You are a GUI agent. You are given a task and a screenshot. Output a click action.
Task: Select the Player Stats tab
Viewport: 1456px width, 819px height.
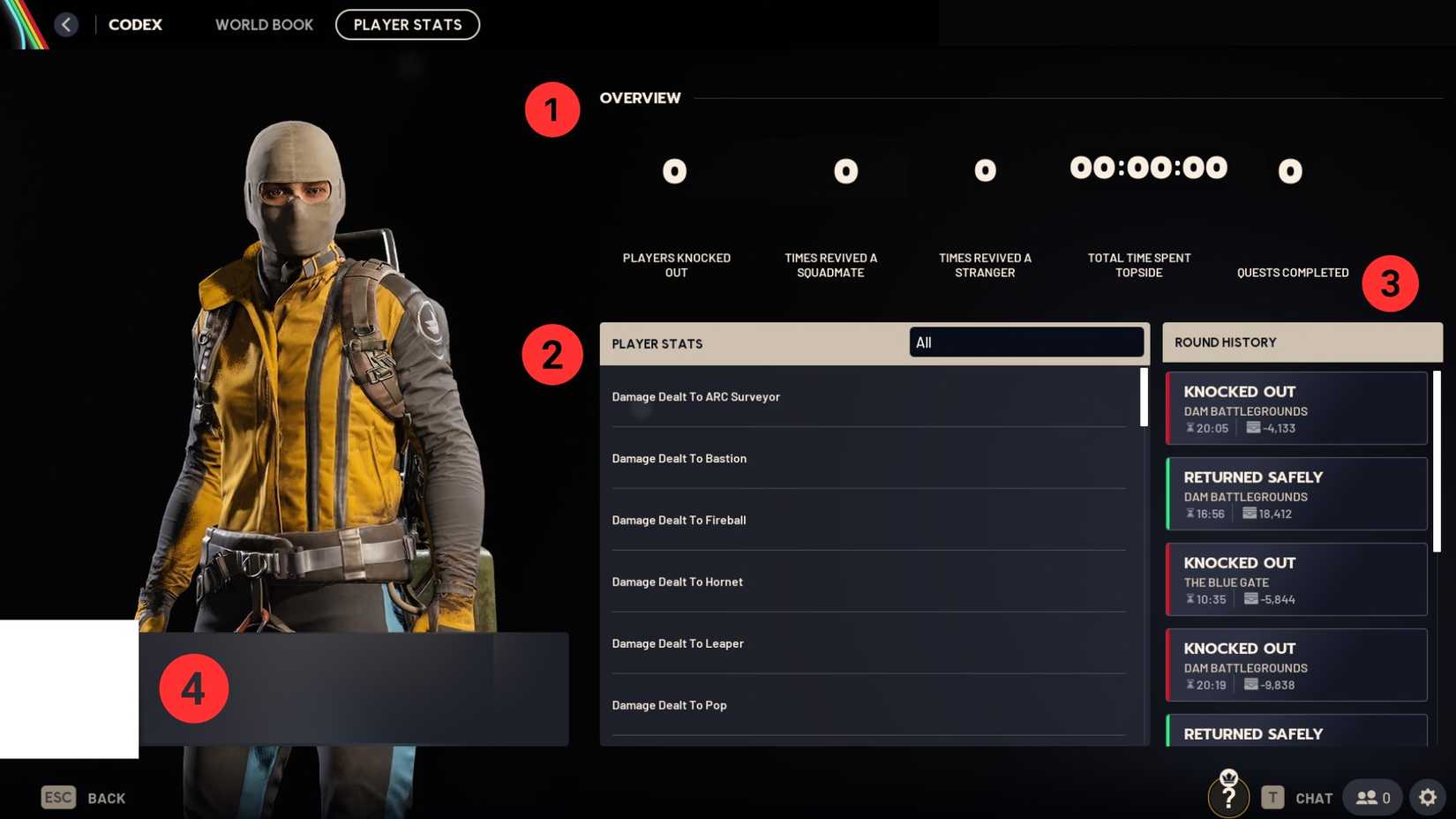click(407, 25)
